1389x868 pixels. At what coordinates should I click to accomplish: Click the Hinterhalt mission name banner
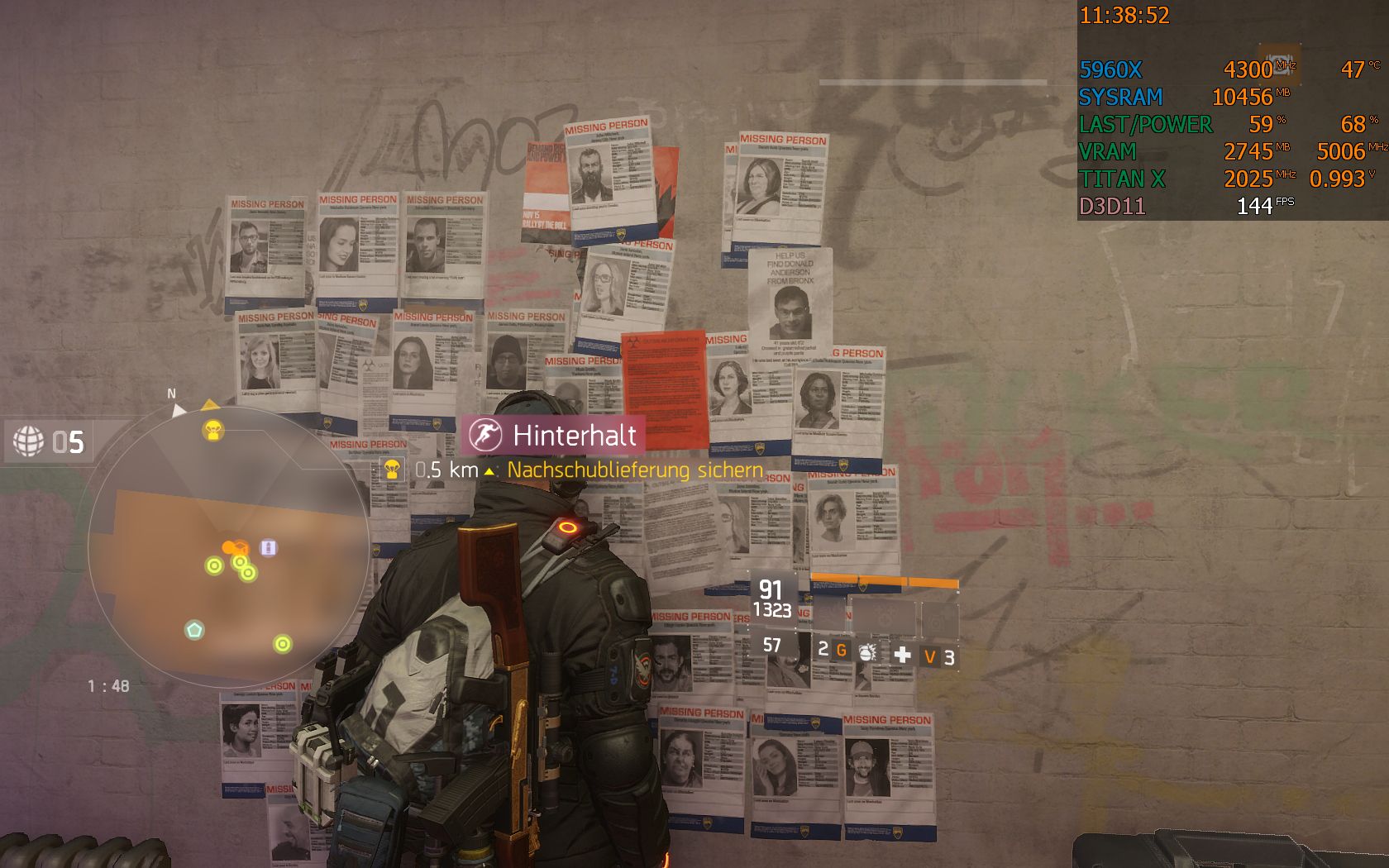pyautogui.click(x=575, y=434)
